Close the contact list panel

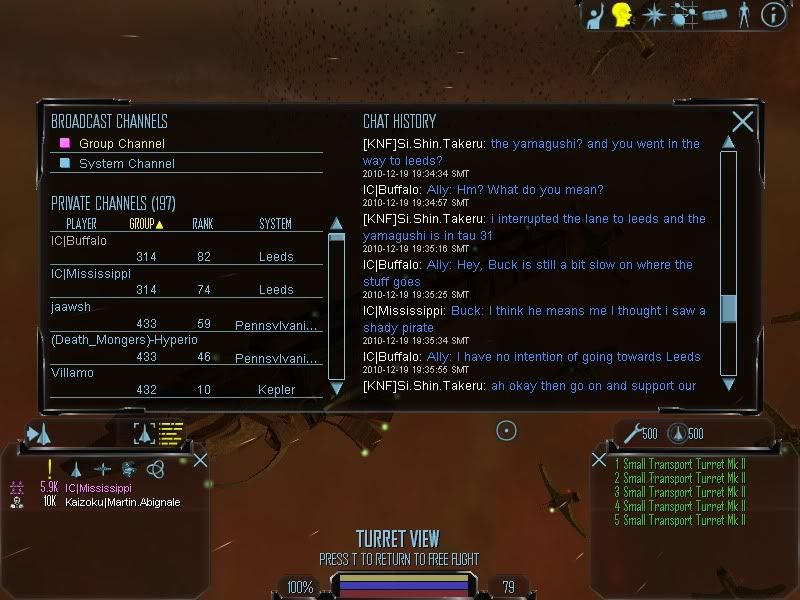[x=200, y=460]
